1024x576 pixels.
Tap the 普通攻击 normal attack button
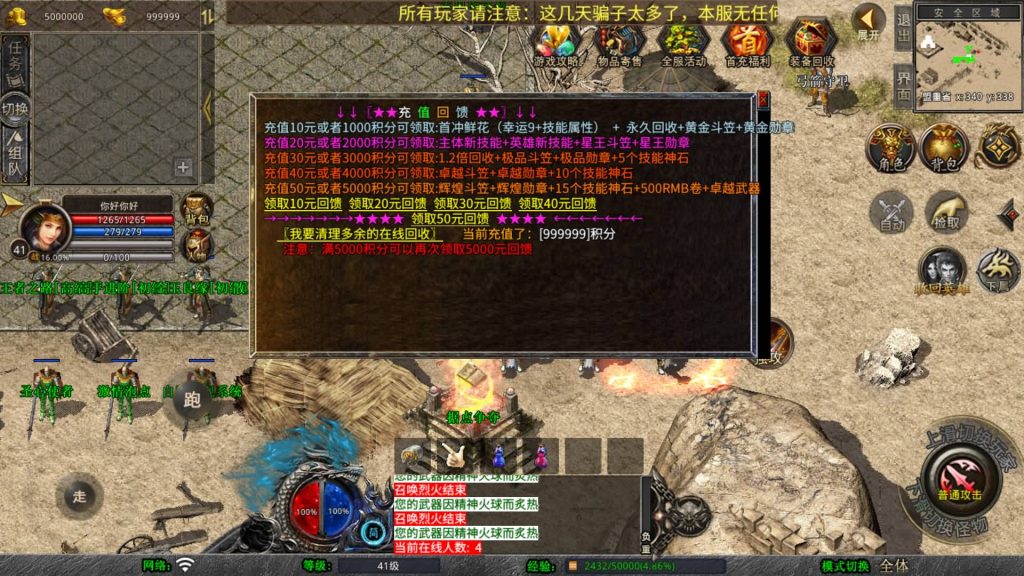point(959,478)
